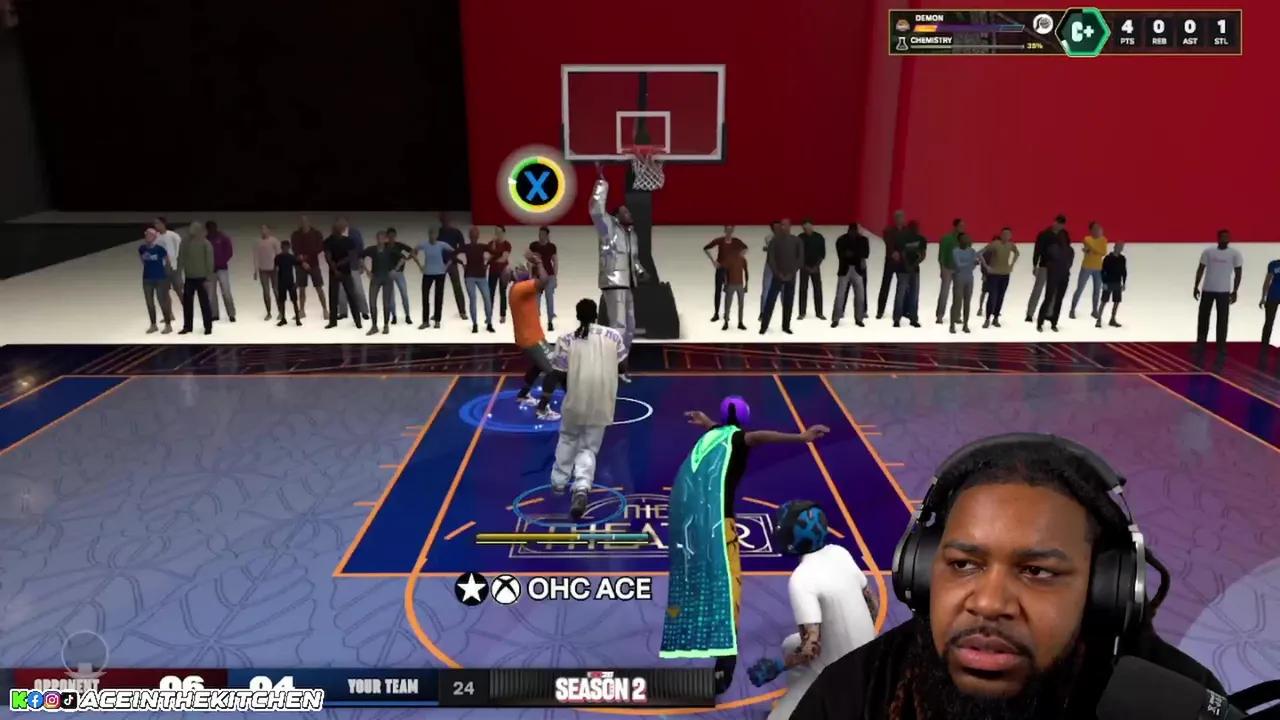Click the C+ teammate grade badge
Screen dimensions: 1280x720
coord(1083,32)
